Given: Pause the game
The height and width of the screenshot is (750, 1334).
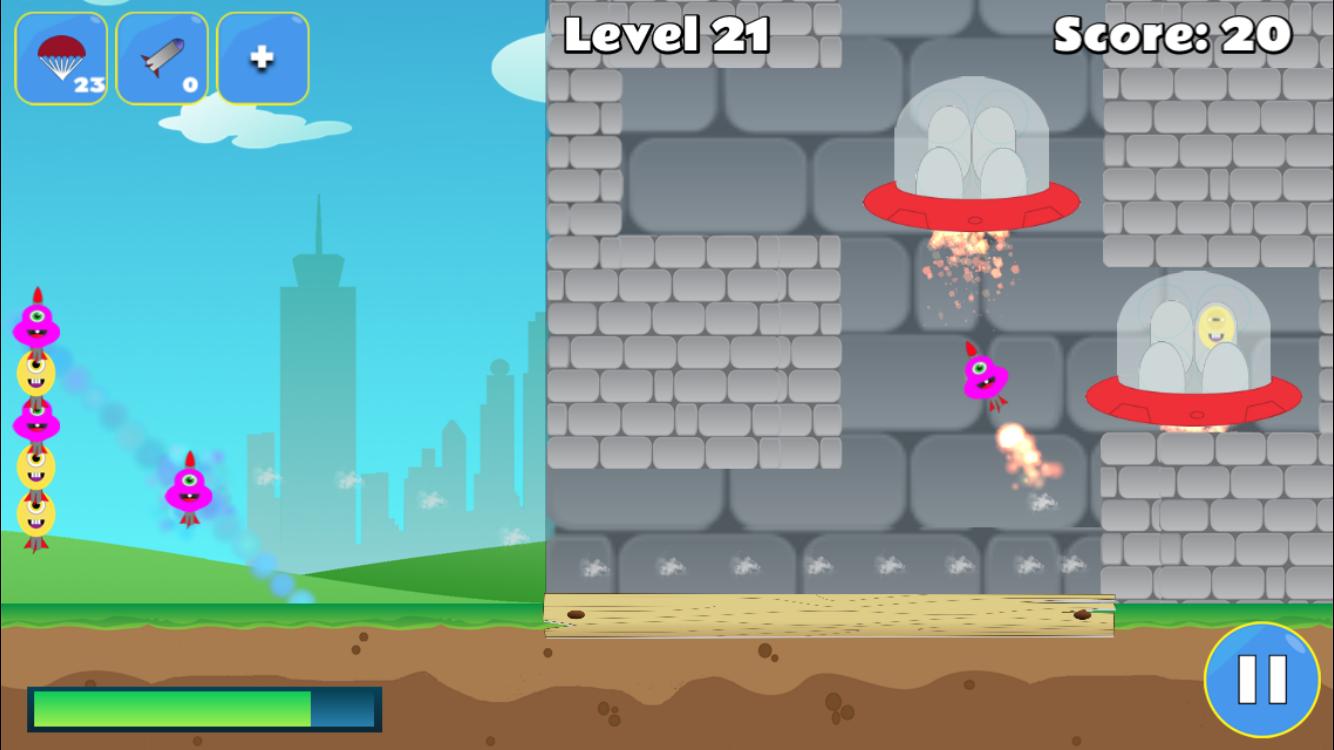Looking at the screenshot, I should (x=1262, y=680).
